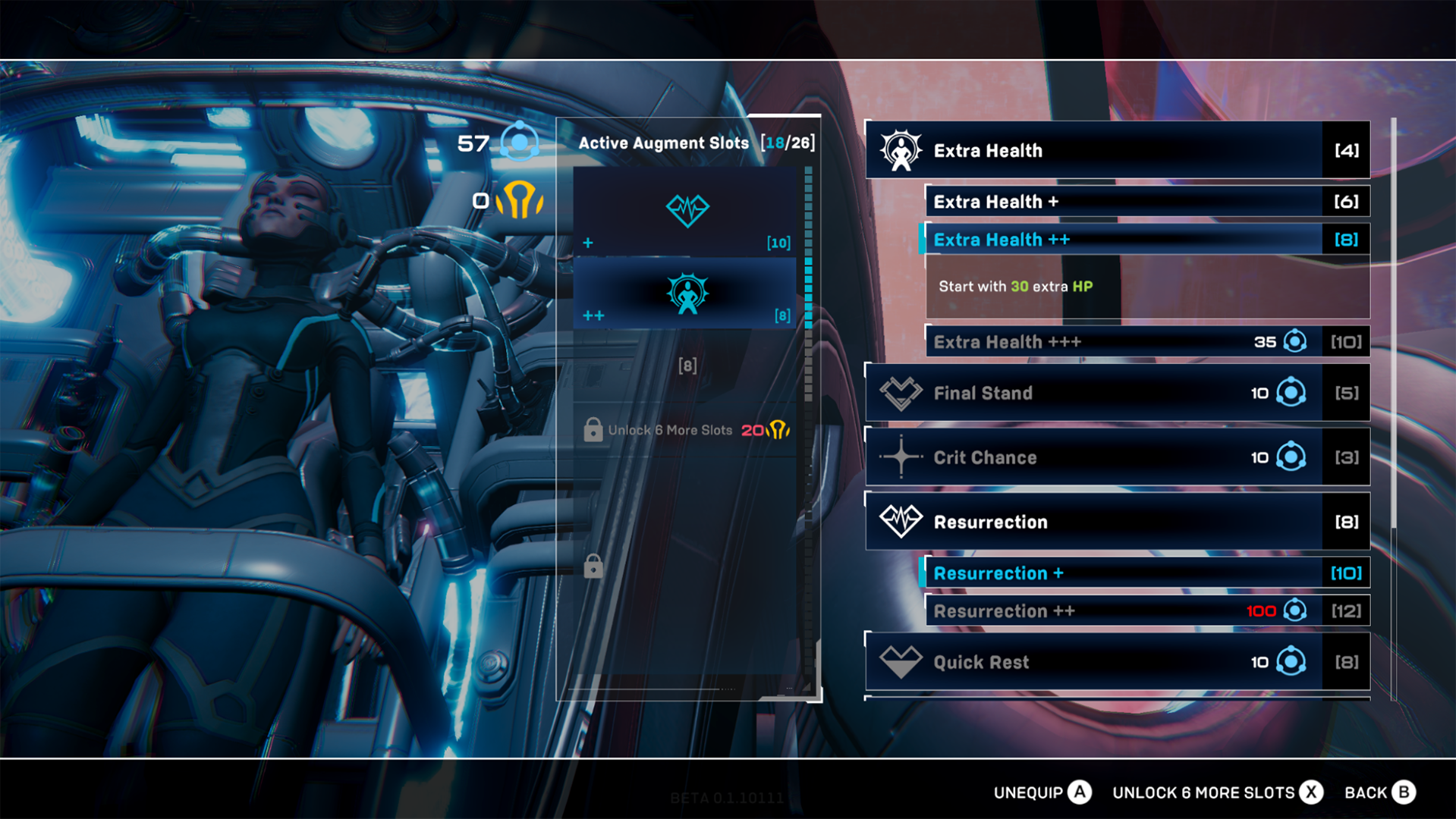Viewport: 1456px width, 819px height.
Task: Purchase the Extra Health +++ upgrade
Action: point(1147,342)
